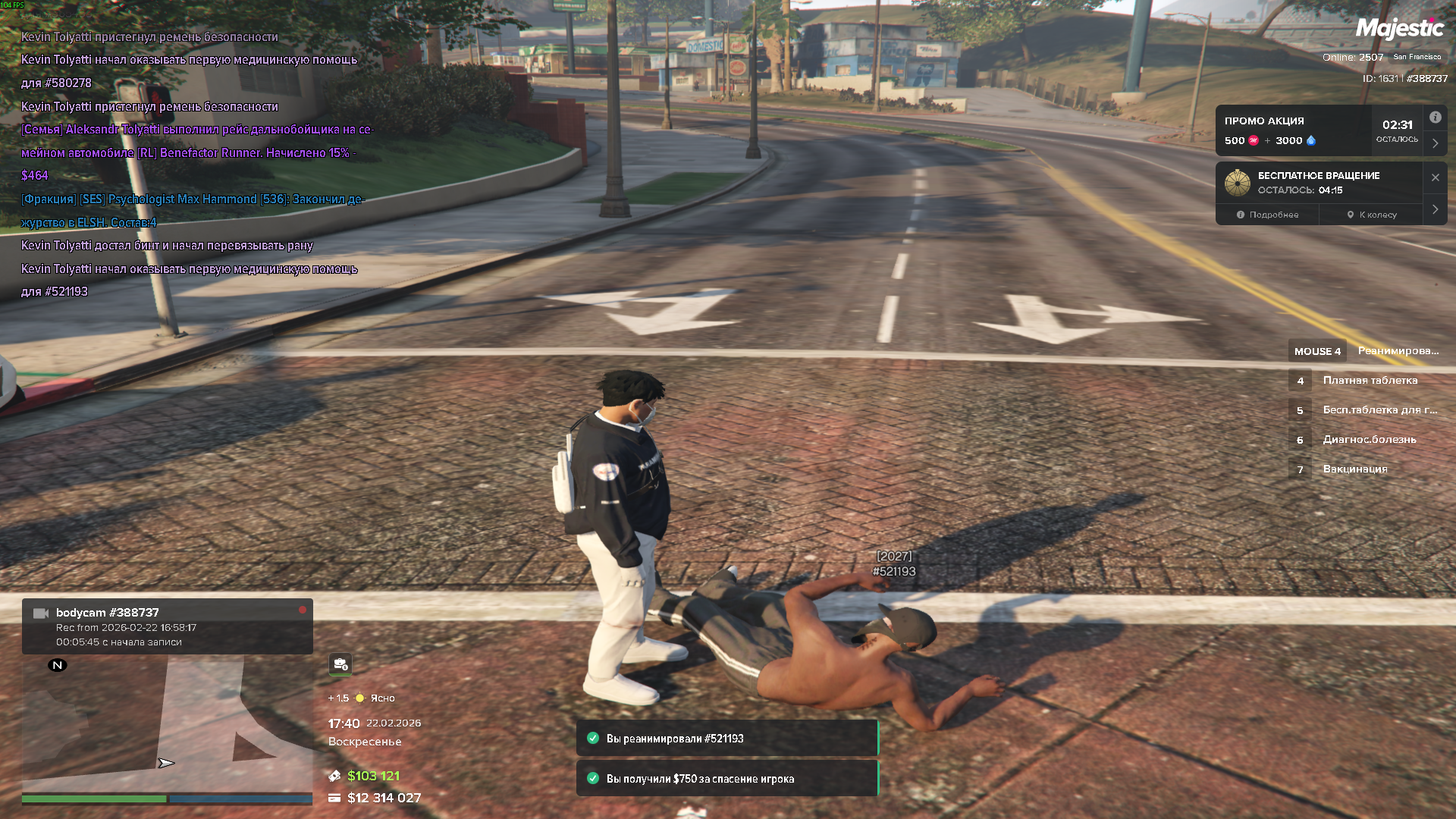Click the Majestic logo
The height and width of the screenshot is (819, 1456).
[x=1399, y=29]
